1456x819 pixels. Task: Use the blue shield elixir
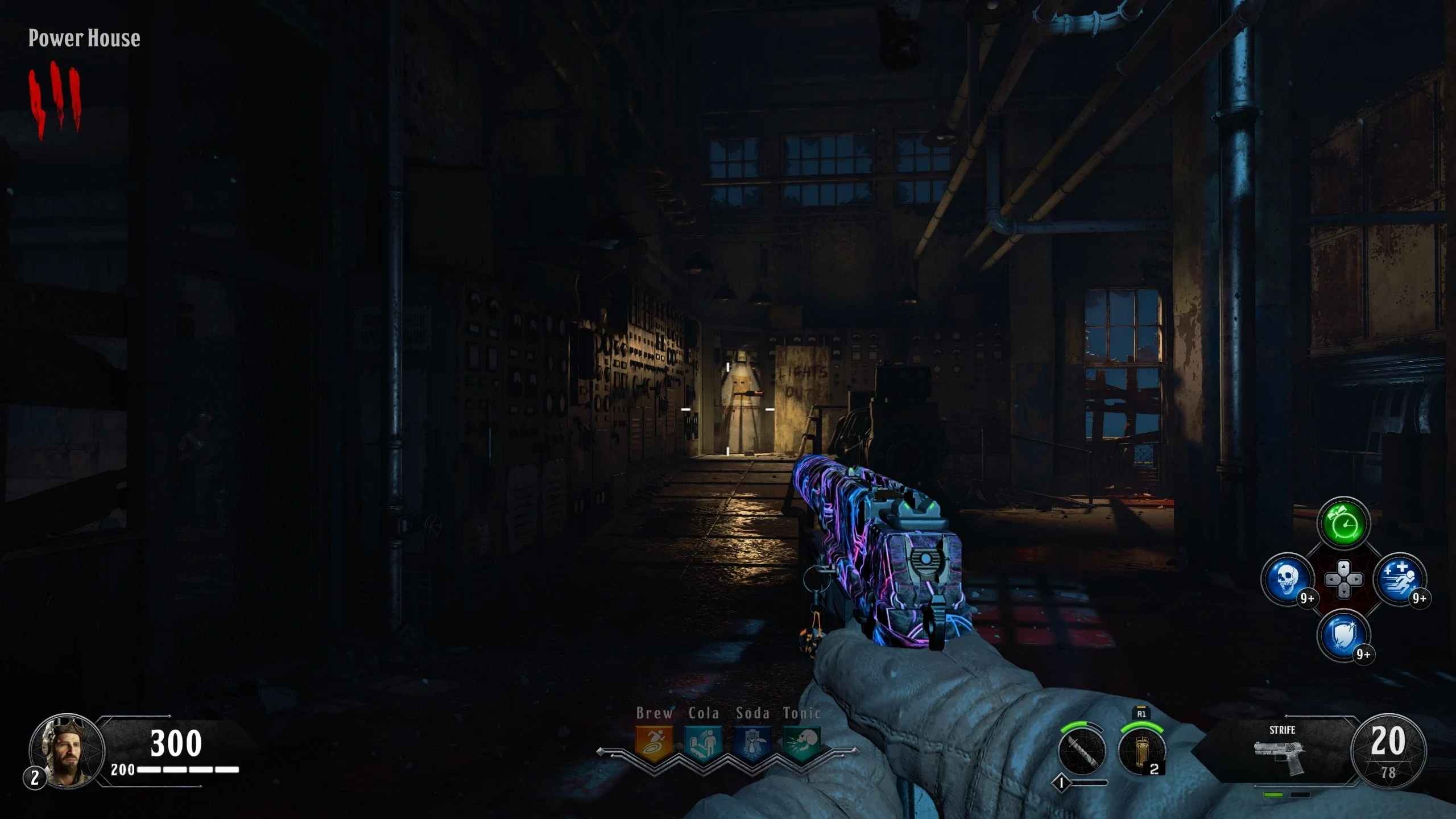(x=1343, y=635)
